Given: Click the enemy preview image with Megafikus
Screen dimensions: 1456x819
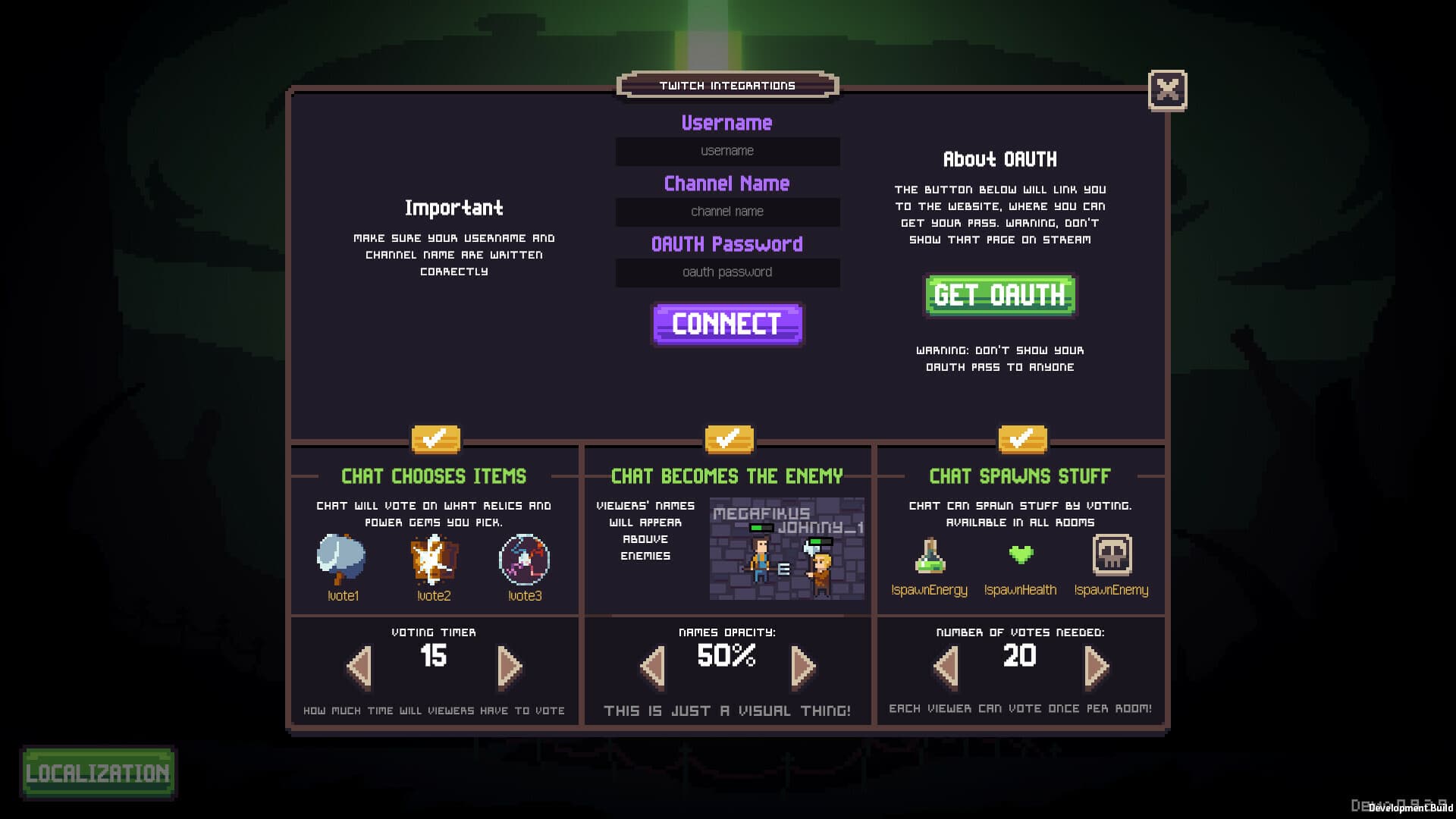Looking at the screenshot, I should 786,549.
